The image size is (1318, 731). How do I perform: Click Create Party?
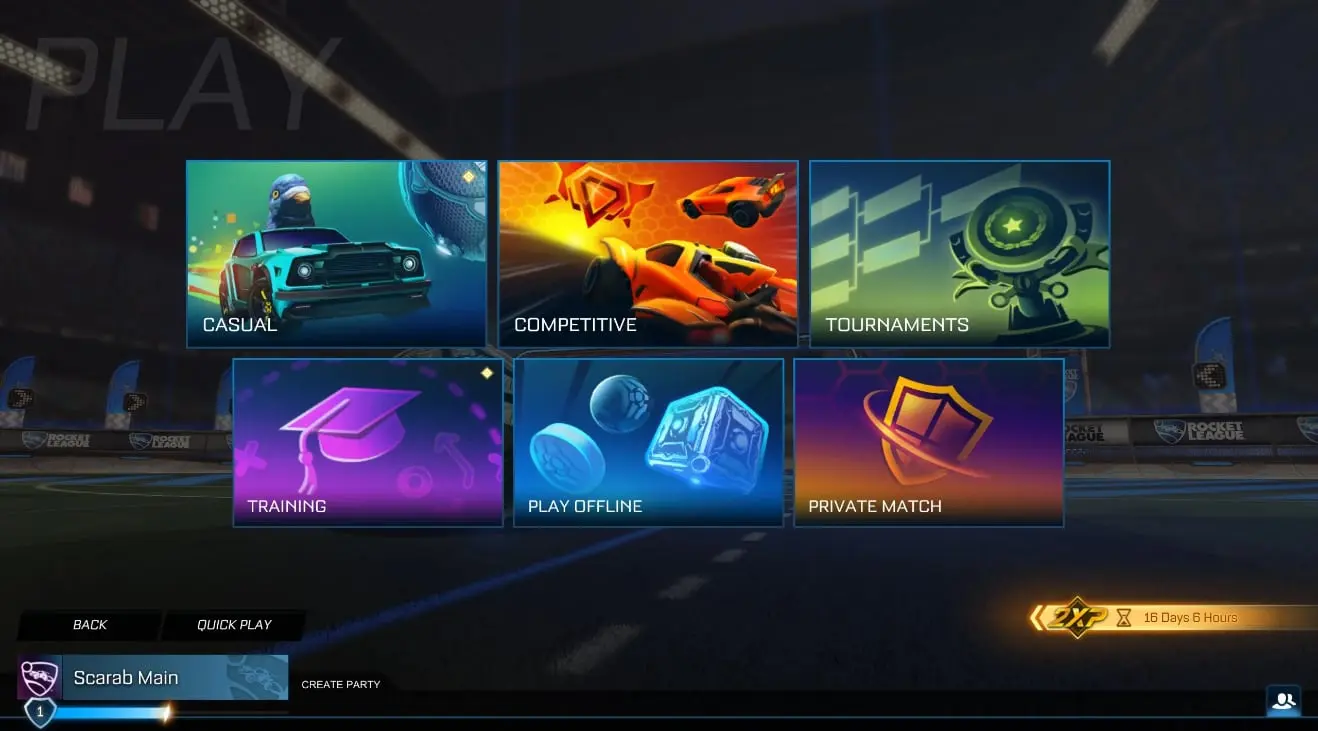[340, 684]
